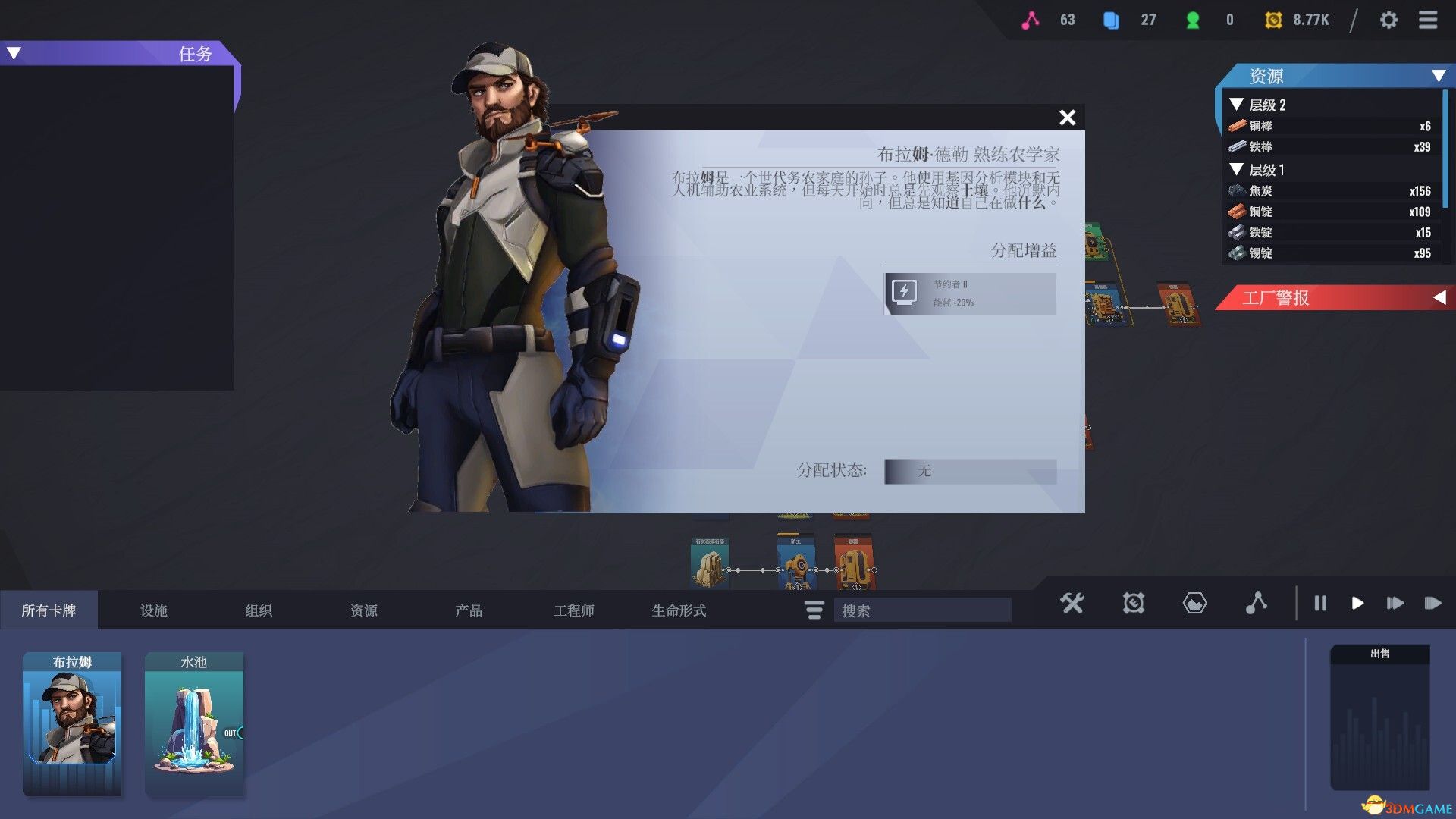Open the 生命形式 card category

coord(679,610)
